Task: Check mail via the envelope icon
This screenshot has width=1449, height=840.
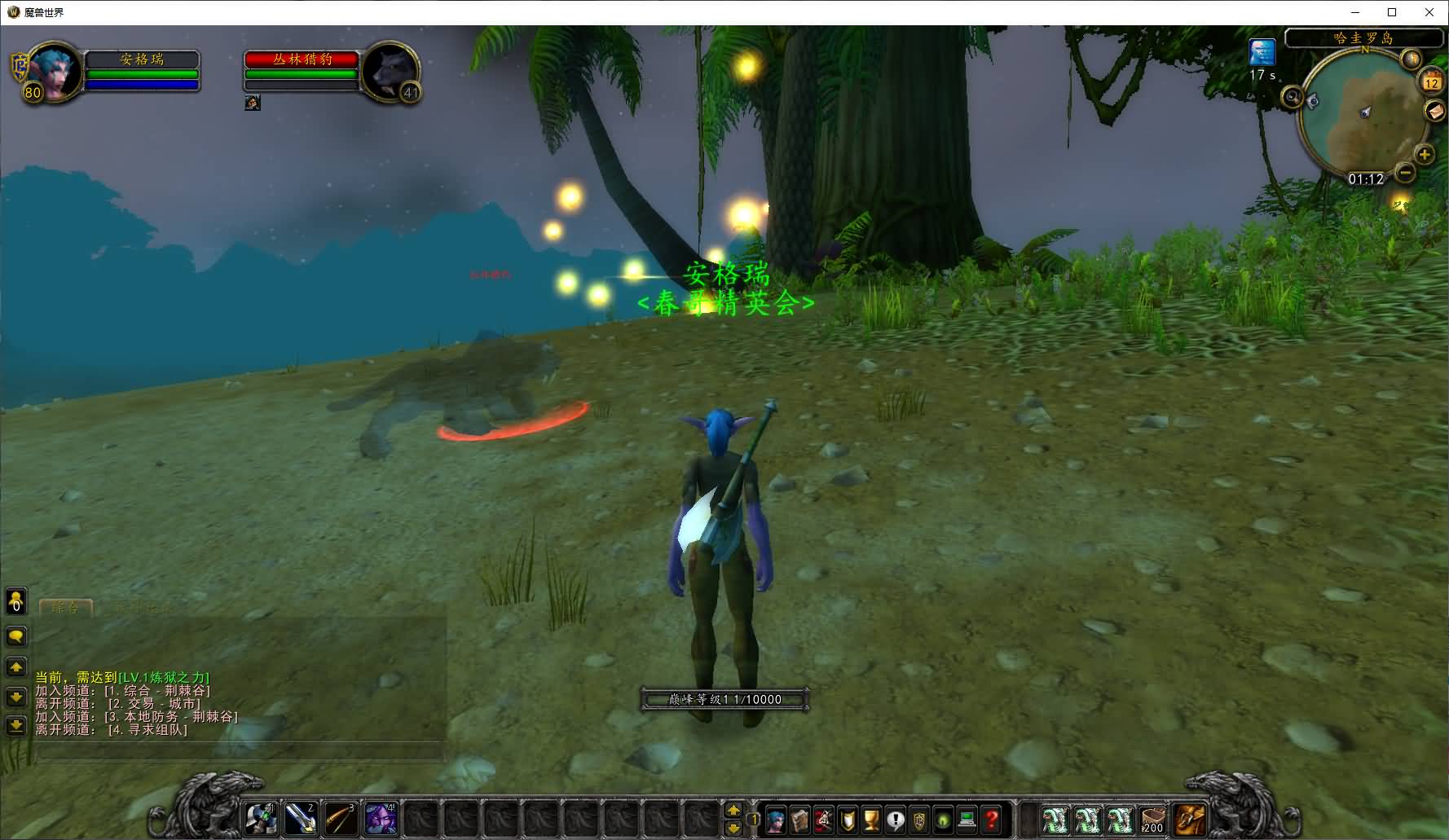Action: pos(1434,111)
